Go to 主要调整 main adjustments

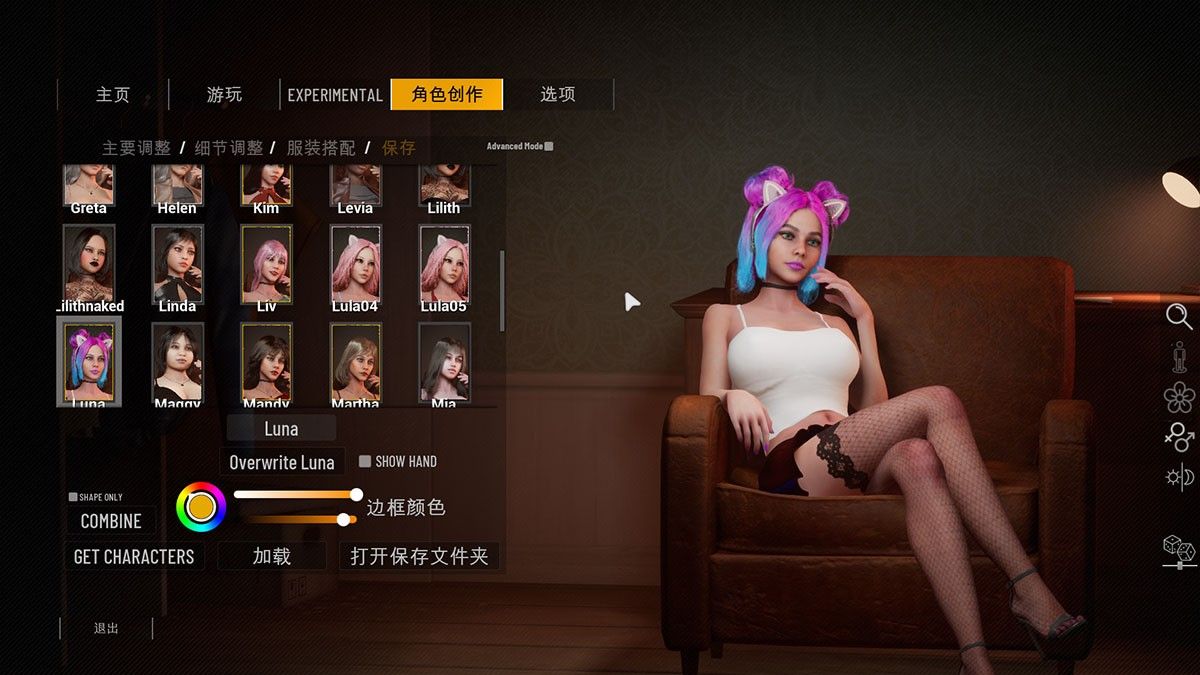(137, 148)
